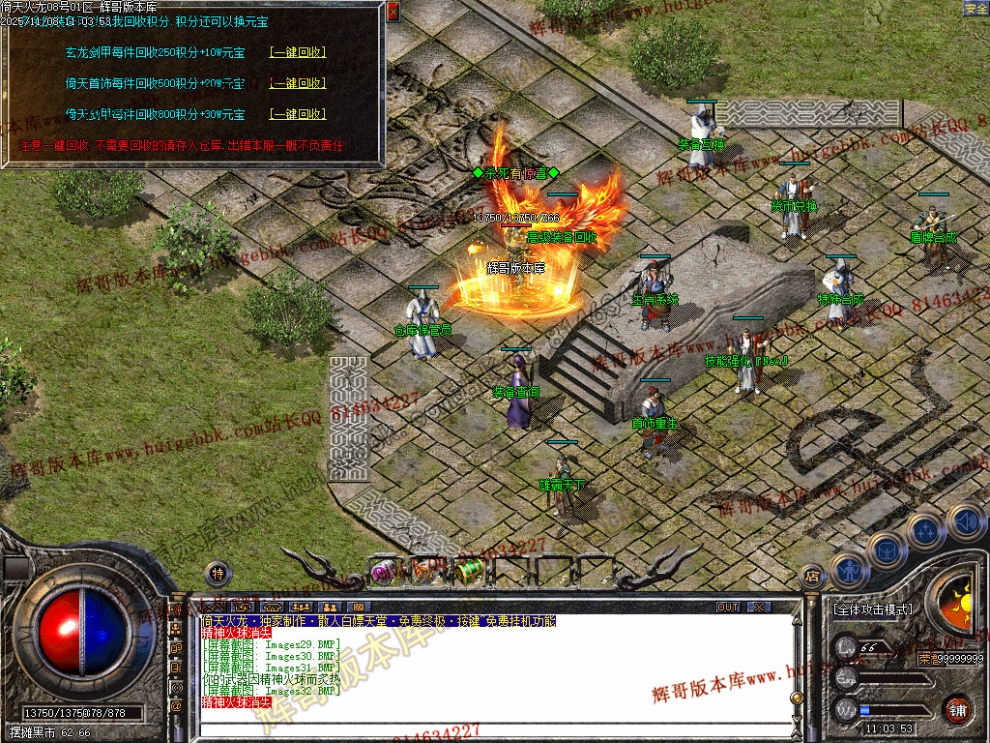Toggle the sound speaker icon
This screenshot has width=990, height=743.
point(966,520)
